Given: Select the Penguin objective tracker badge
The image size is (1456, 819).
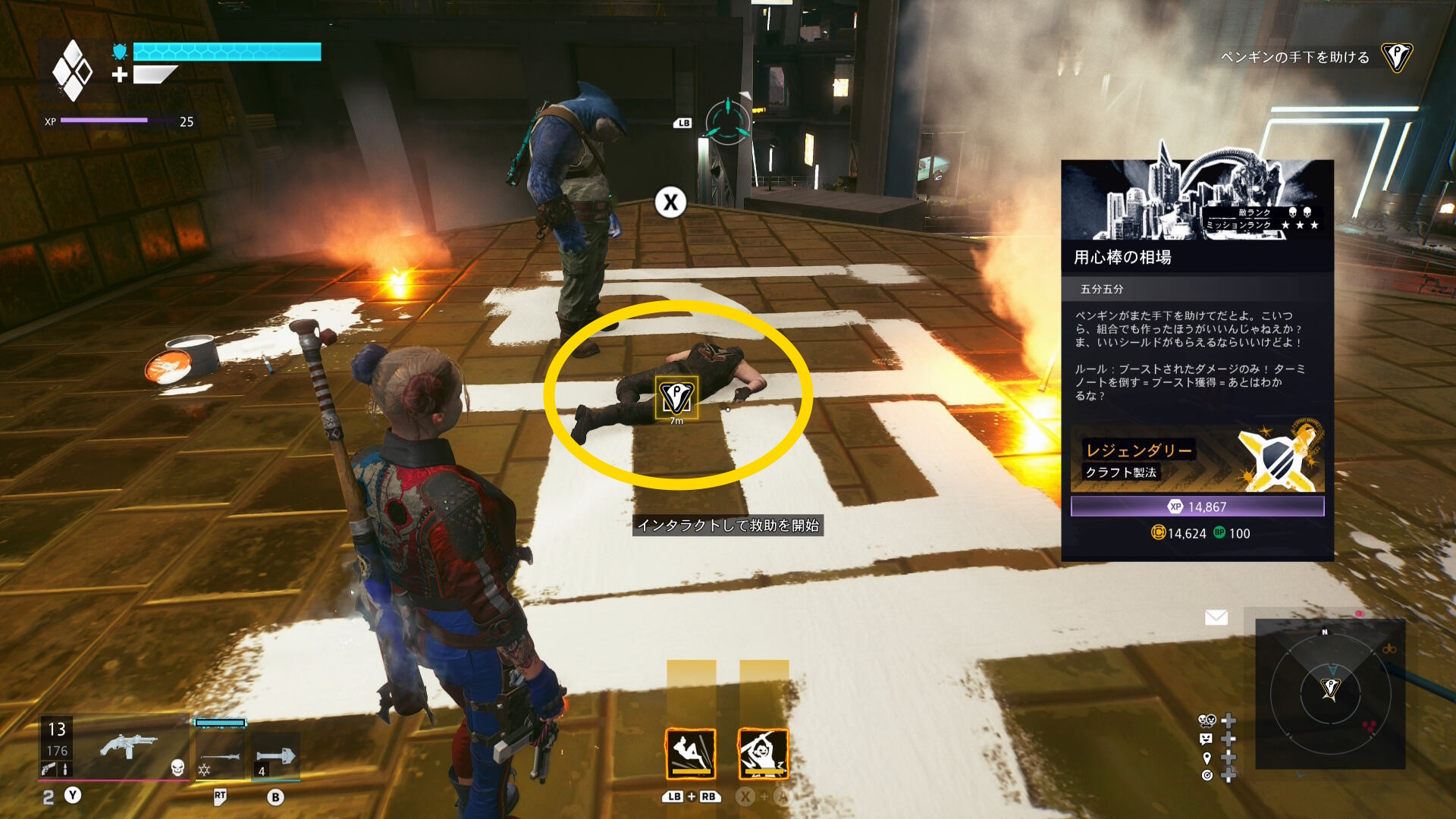Looking at the screenshot, I should [1396, 57].
